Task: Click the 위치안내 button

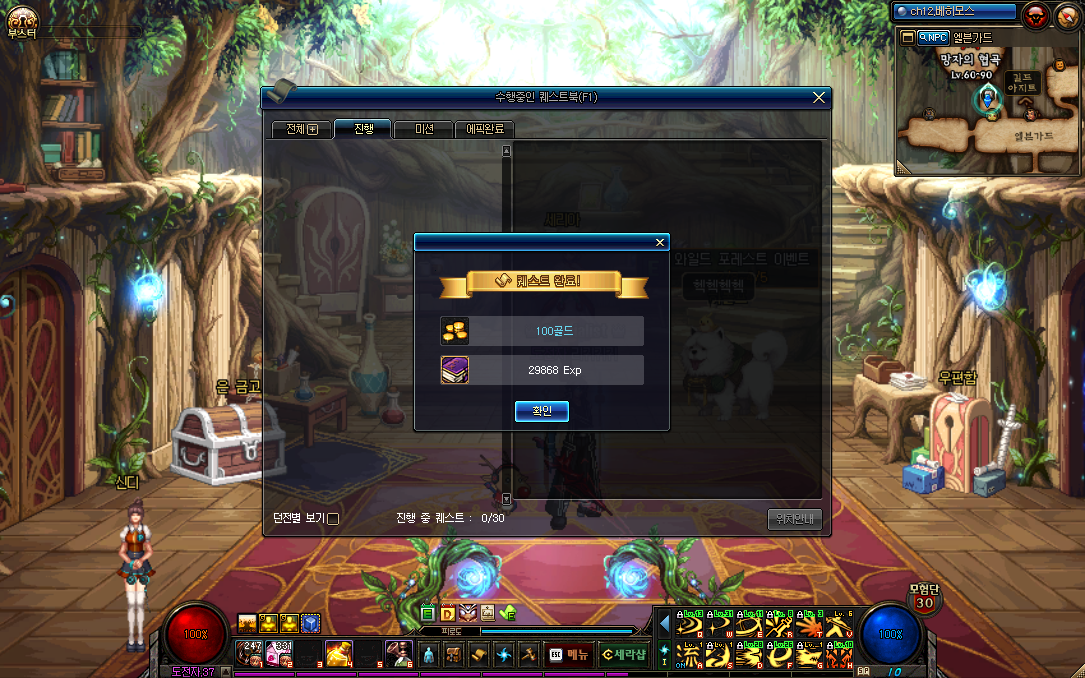Action: (794, 519)
